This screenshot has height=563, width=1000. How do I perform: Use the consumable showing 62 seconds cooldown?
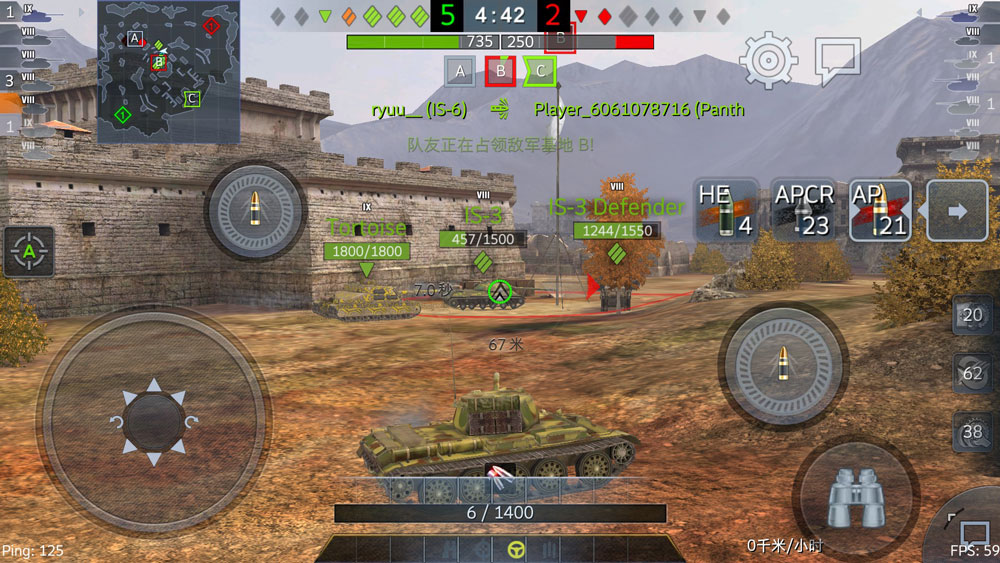pos(972,374)
